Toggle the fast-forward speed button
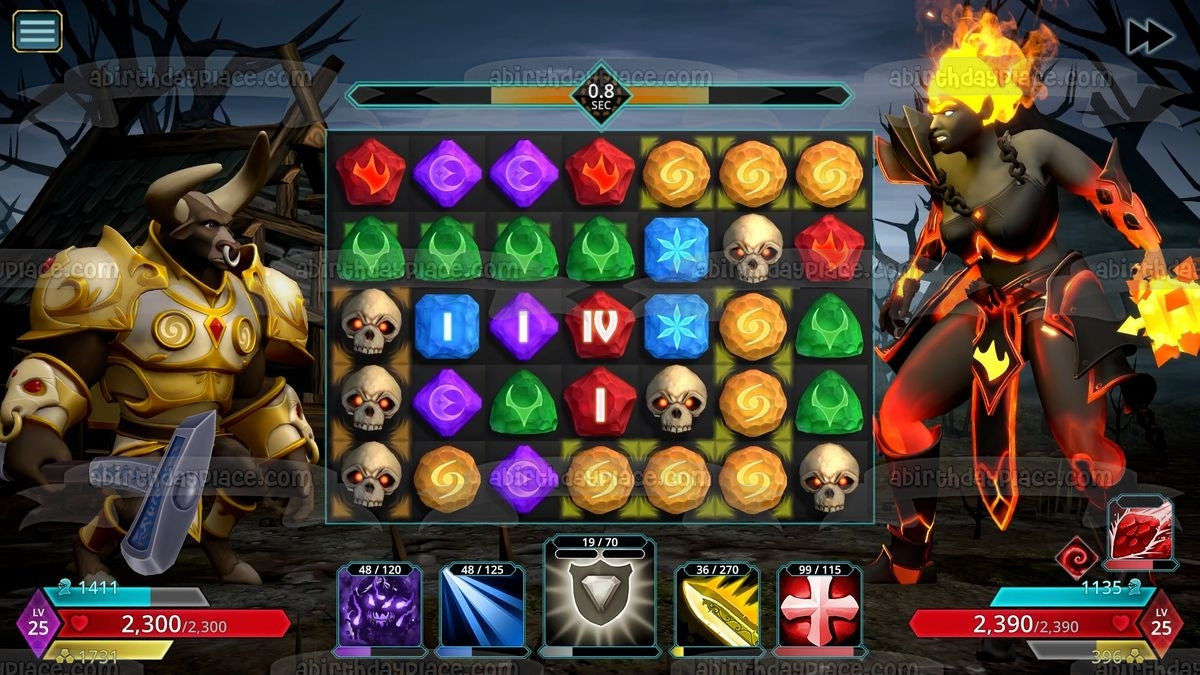Image resolution: width=1200 pixels, height=675 pixels. [x=1150, y=37]
